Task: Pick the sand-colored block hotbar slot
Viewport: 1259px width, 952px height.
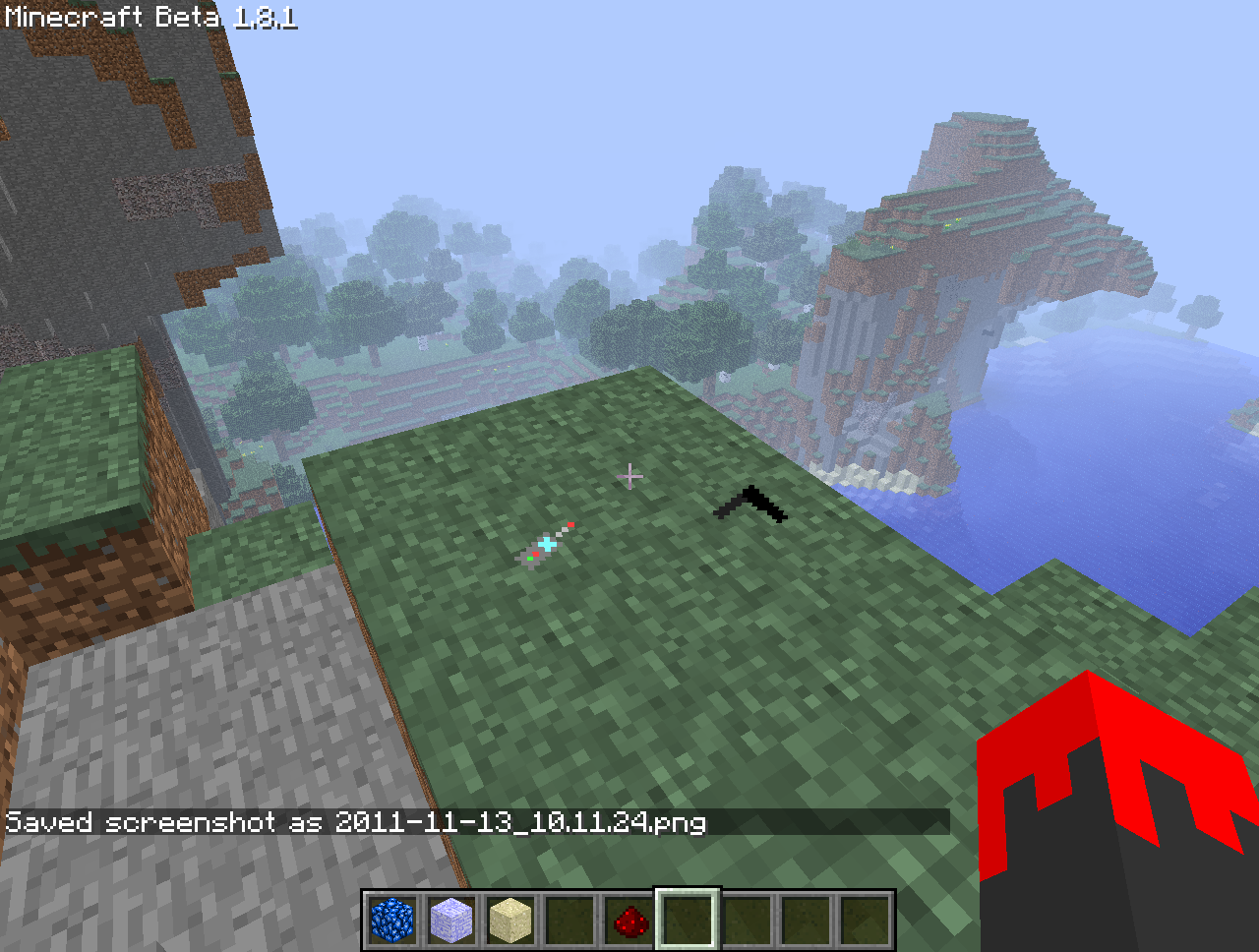Action: pyautogui.click(x=510, y=921)
